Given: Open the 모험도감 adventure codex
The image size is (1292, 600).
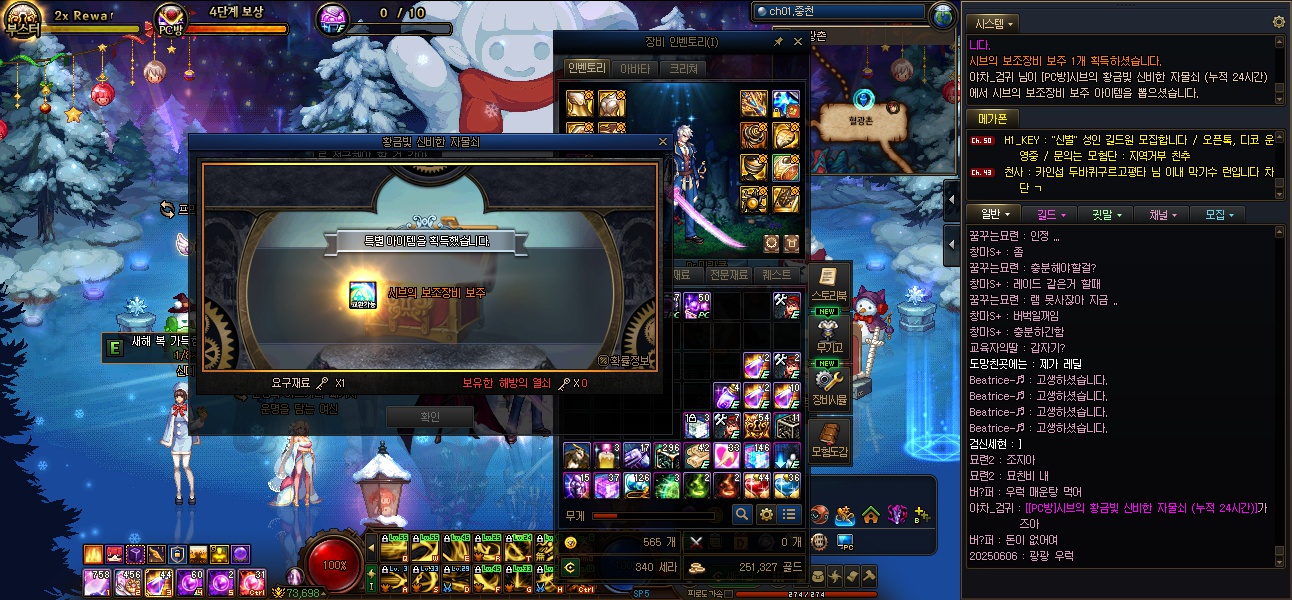Looking at the screenshot, I should pyautogui.click(x=829, y=440).
